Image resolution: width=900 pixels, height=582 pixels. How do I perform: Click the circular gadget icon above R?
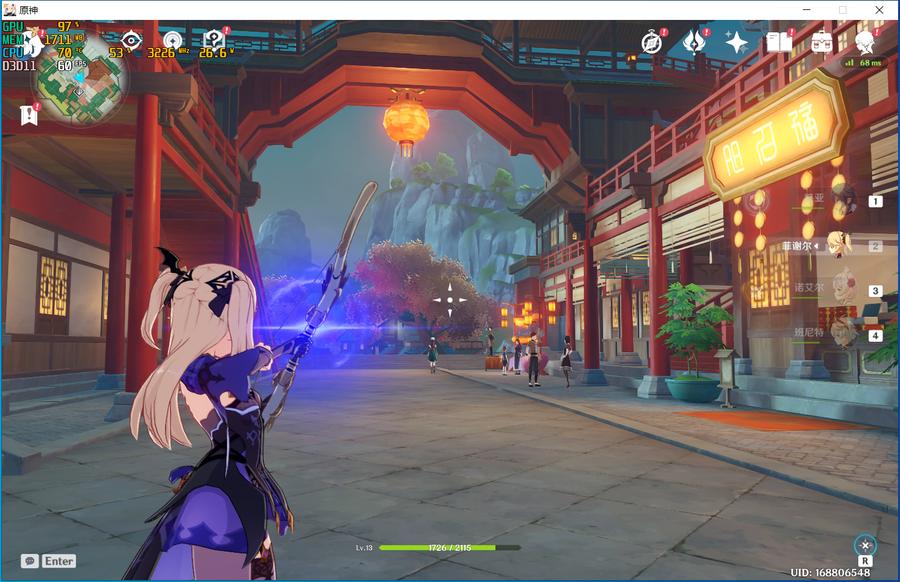pos(864,544)
